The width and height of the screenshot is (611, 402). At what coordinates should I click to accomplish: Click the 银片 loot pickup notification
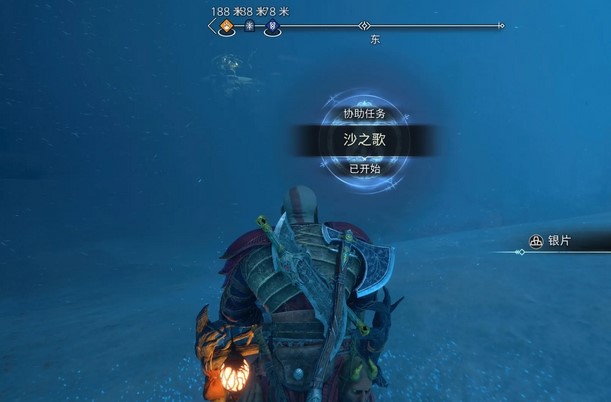[560, 241]
